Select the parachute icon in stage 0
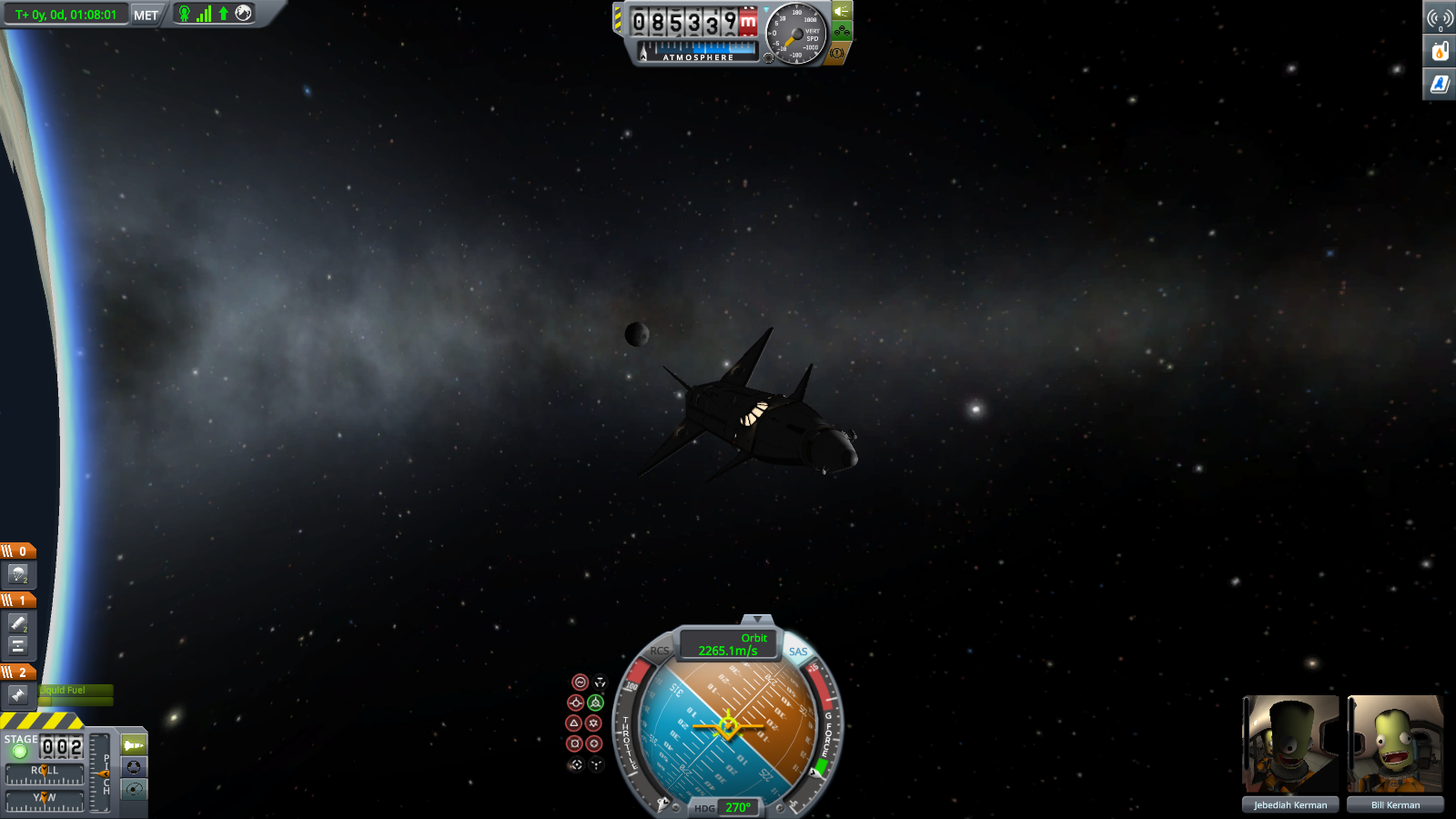1456x819 pixels. tap(18, 574)
